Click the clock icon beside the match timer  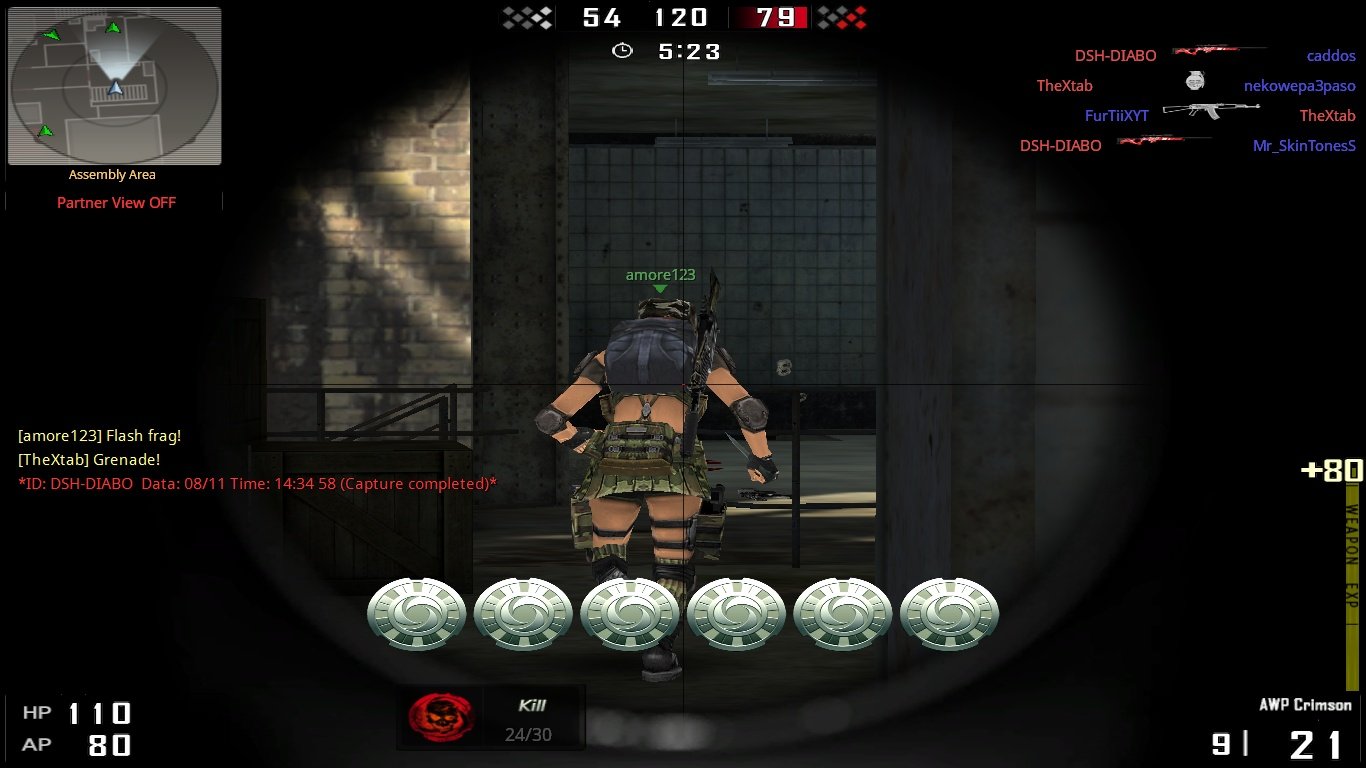point(622,49)
